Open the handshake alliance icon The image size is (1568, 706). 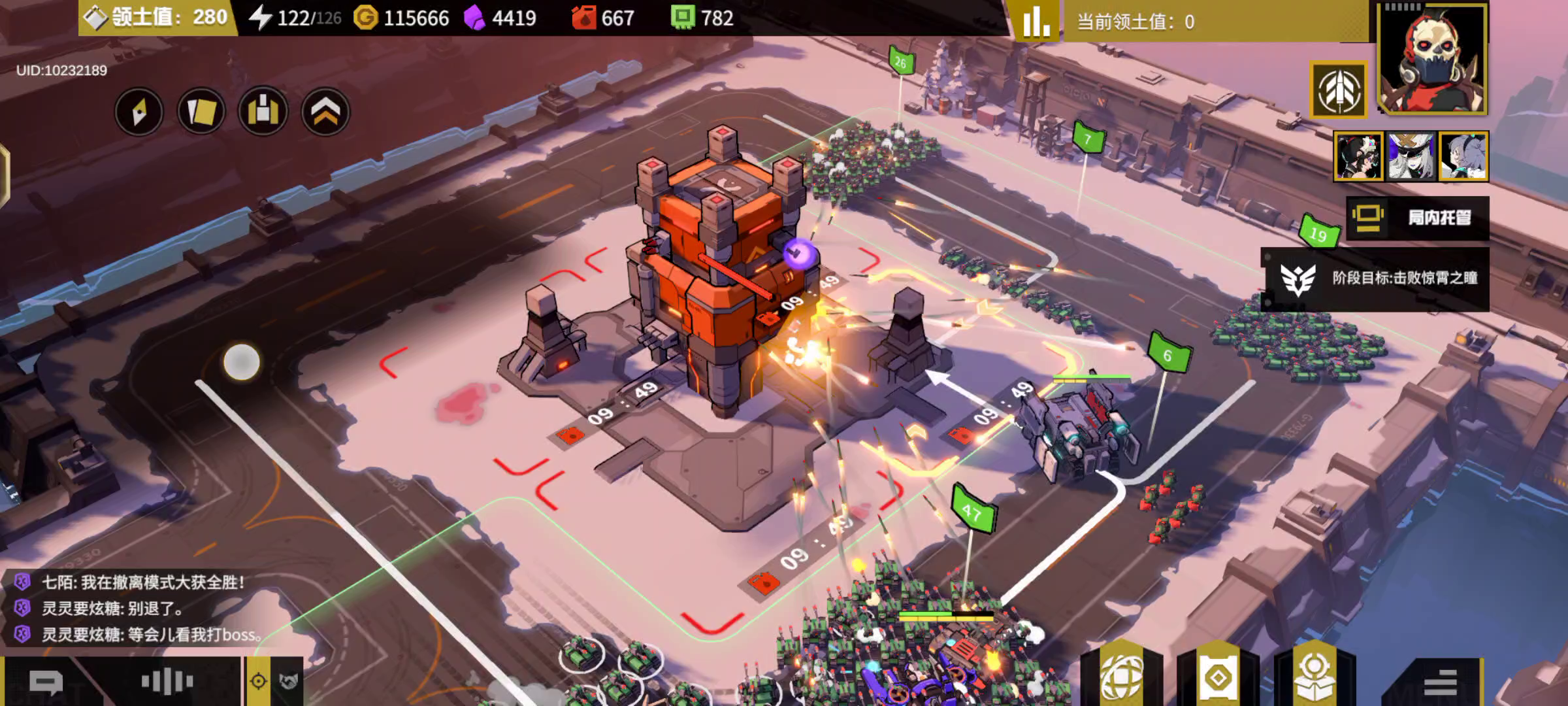289,682
